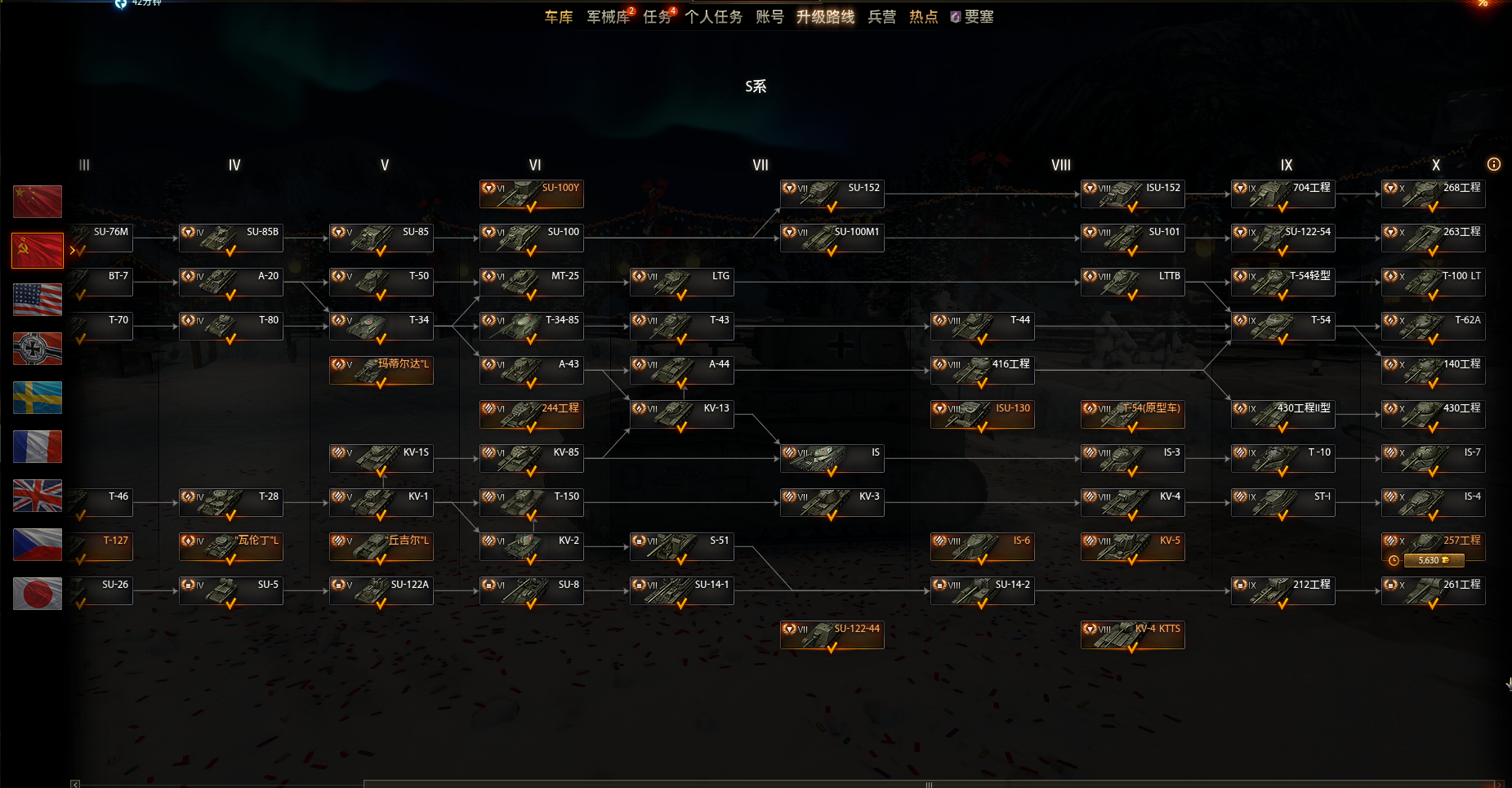This screenshot has width=1512, height=788.
Task: Select the T-34 tank node
Action: (x=381, y=327)
